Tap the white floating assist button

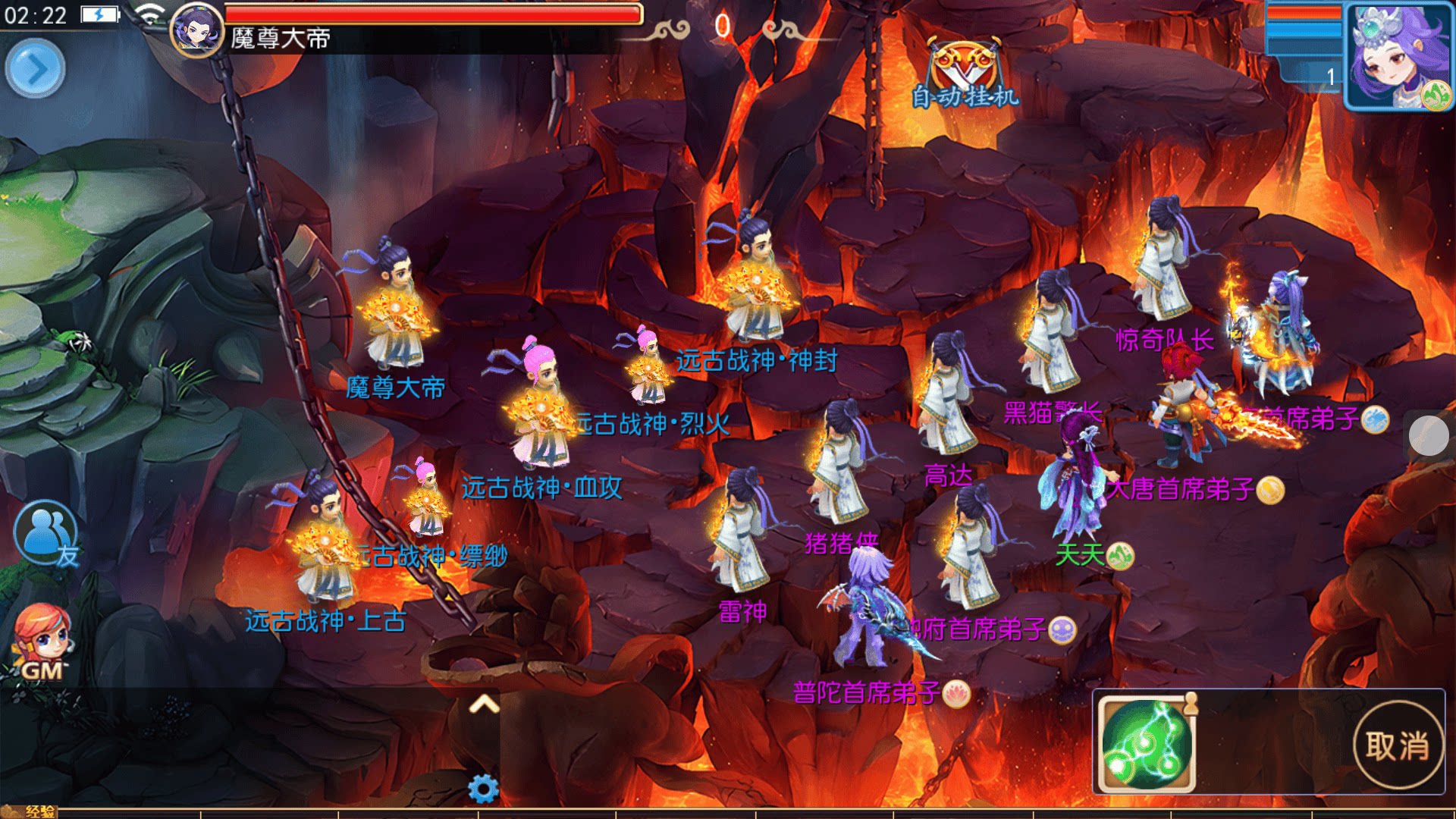coord(1429,435)
